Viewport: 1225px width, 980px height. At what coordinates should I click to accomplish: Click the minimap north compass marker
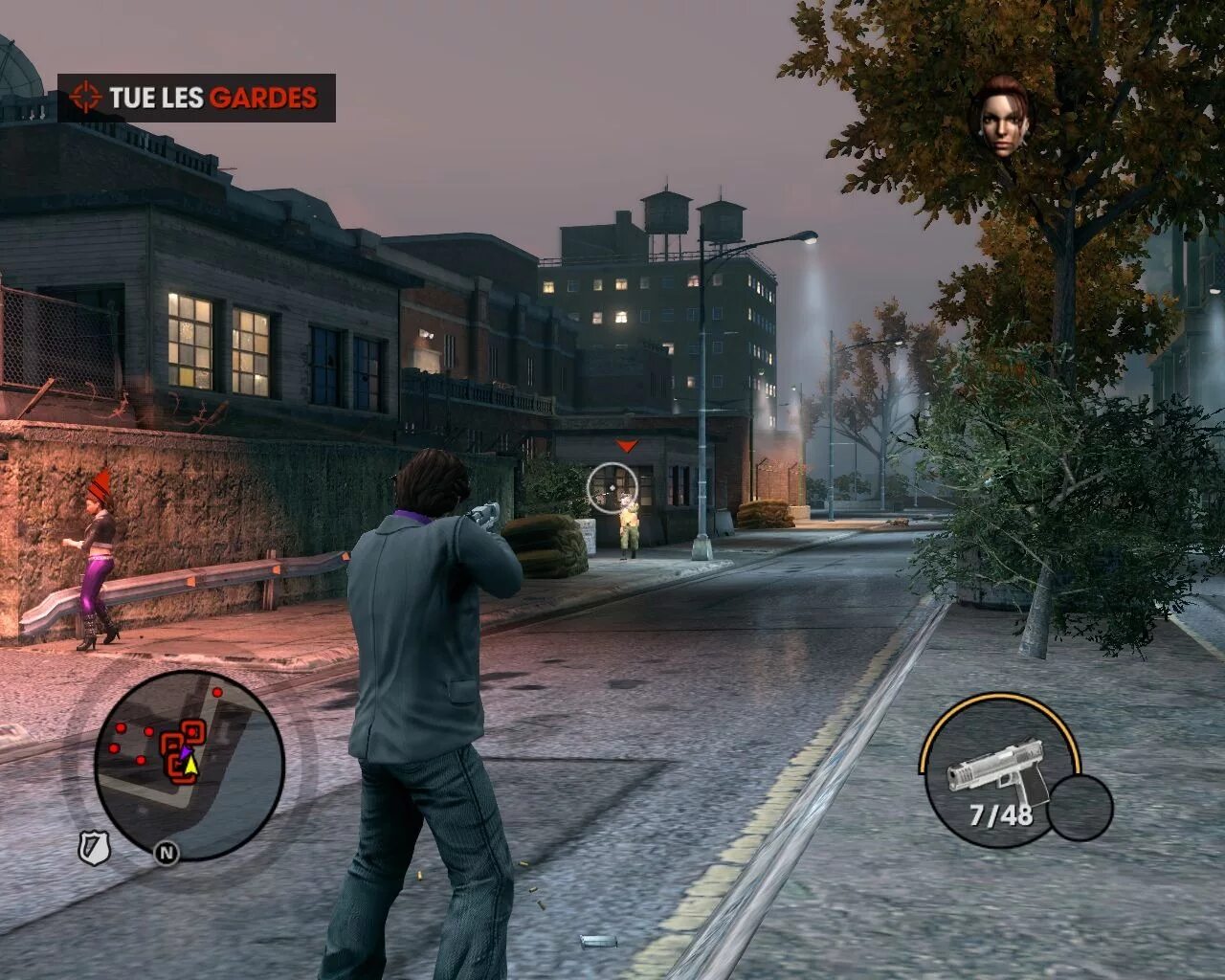point(167,852)
